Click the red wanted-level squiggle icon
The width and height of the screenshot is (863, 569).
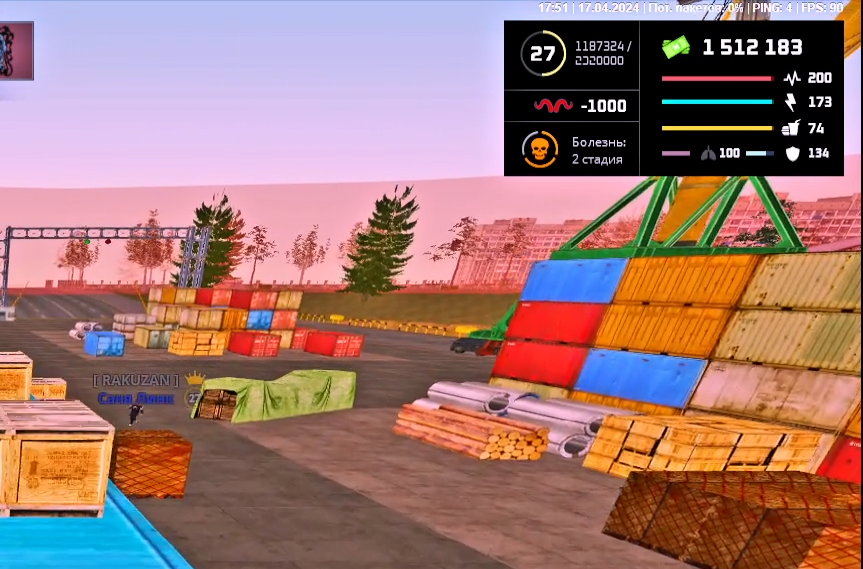click(553, 105)
